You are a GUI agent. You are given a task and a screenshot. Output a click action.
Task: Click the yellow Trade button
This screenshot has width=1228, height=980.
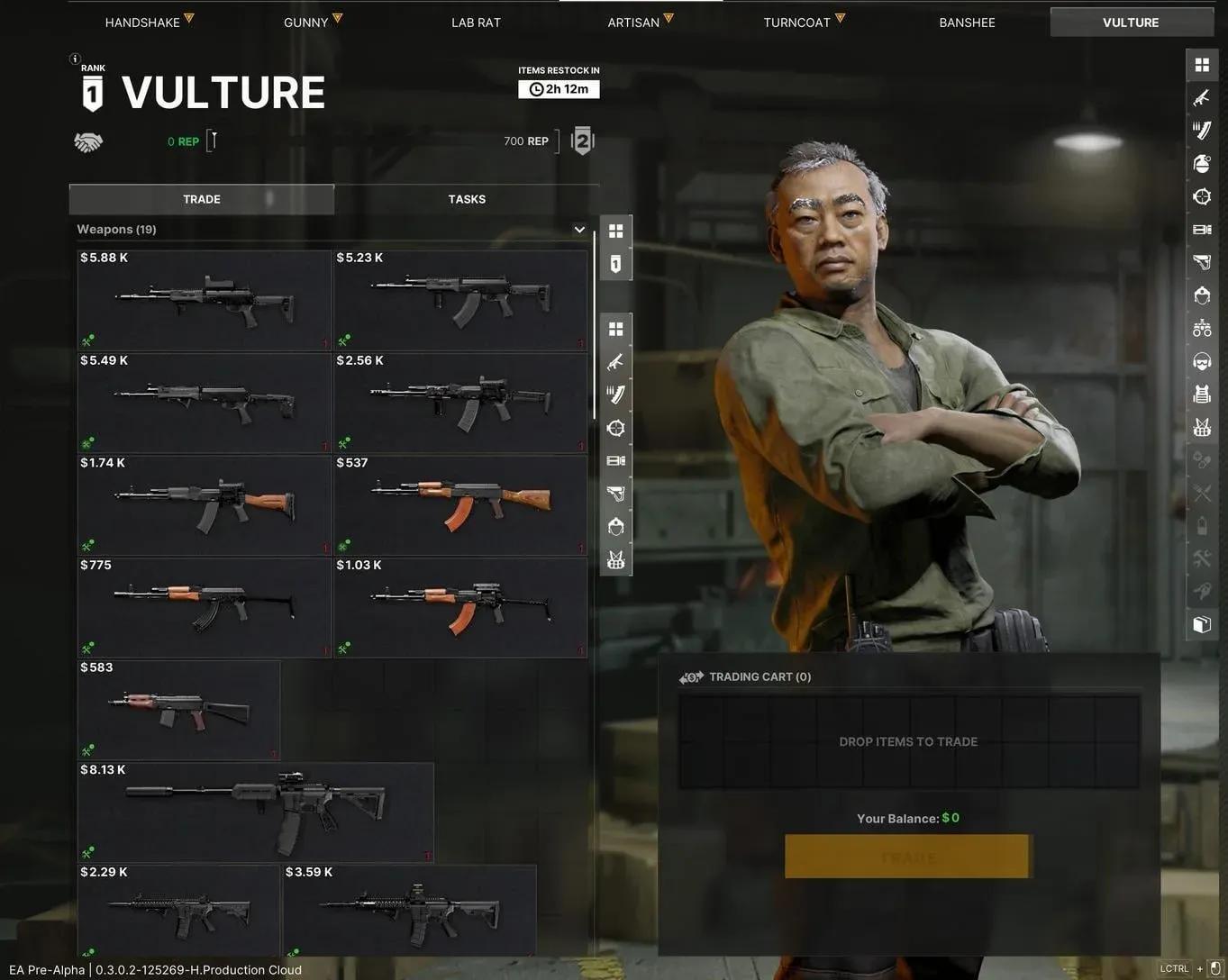907,857
